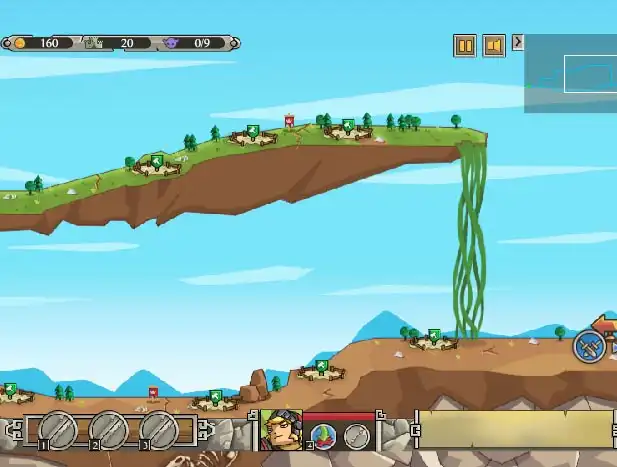Pick the slot numbered 3
The height and width of the screenshot is (467, 617).
pos(159,431)
